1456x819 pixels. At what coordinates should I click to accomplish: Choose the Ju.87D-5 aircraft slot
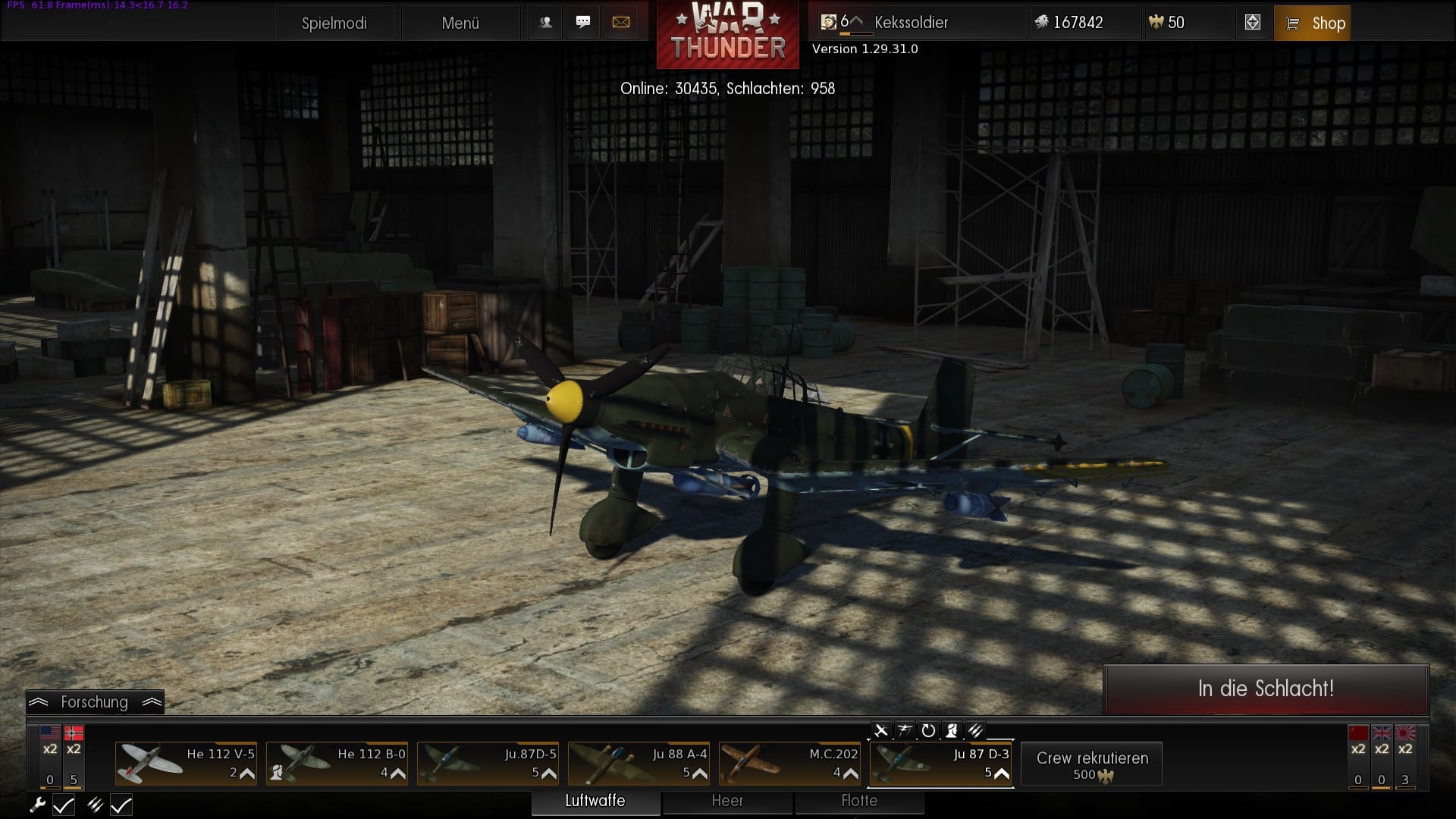pyautogui.click(x=488, y=763)
